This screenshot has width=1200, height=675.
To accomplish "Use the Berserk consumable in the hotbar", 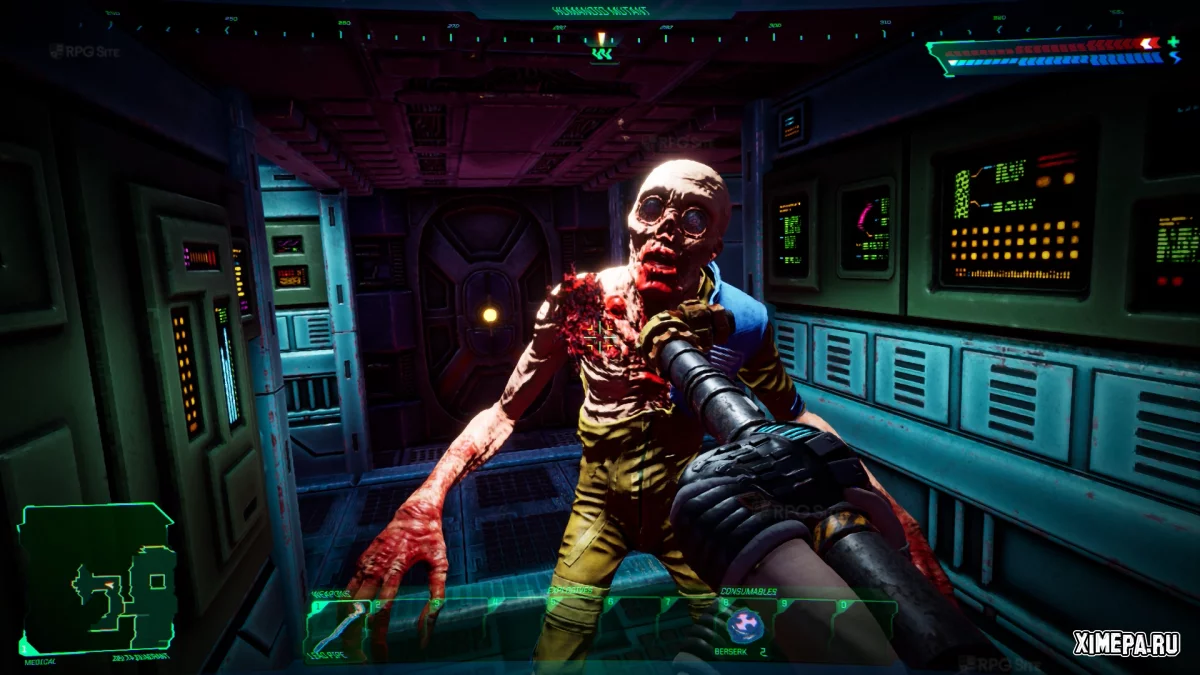I will [744, 627].
